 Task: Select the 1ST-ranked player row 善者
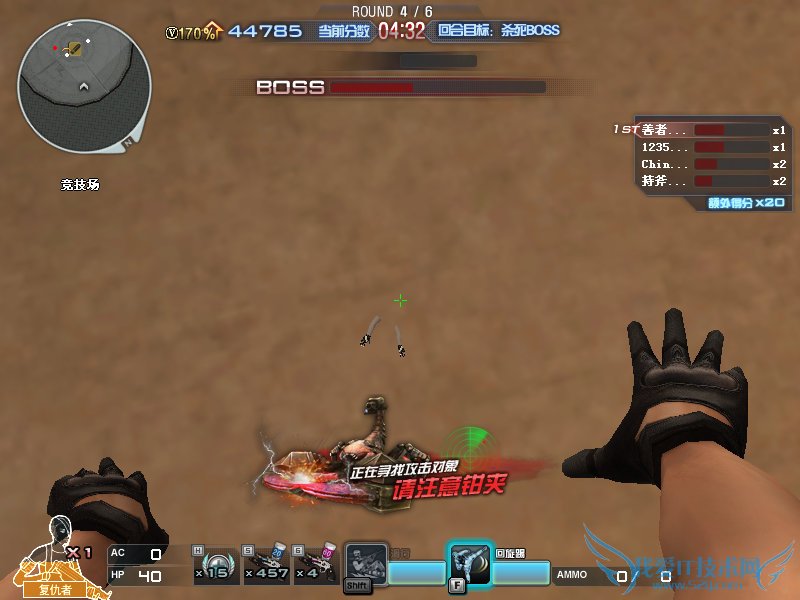click(x=700, y=130)
